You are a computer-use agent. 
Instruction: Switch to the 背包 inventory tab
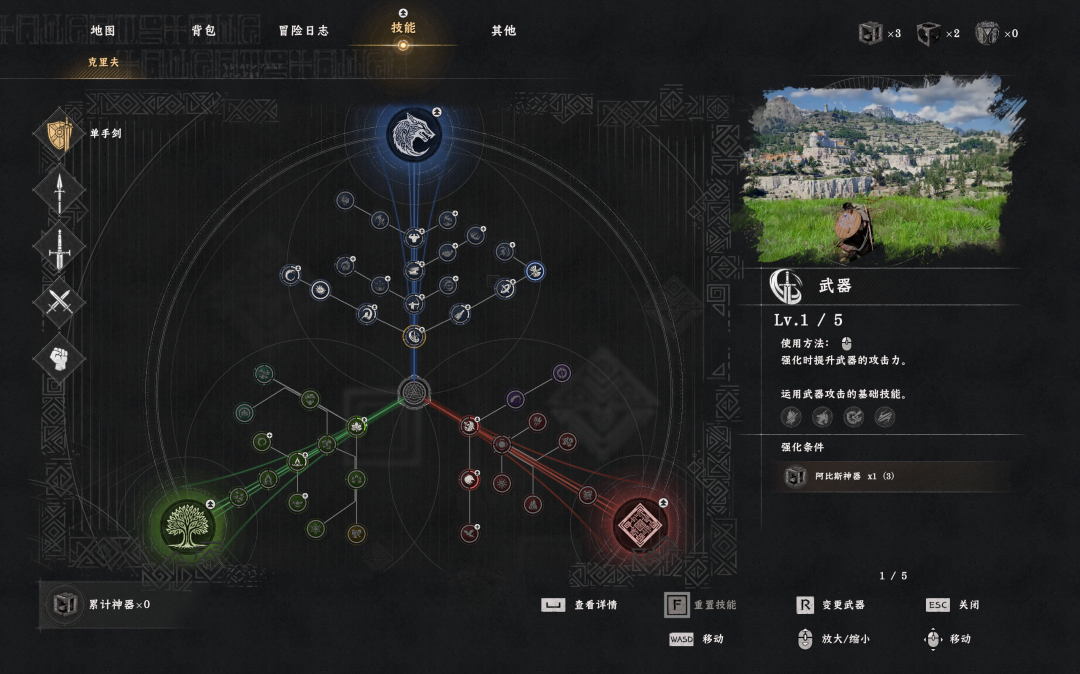point(204,31)
